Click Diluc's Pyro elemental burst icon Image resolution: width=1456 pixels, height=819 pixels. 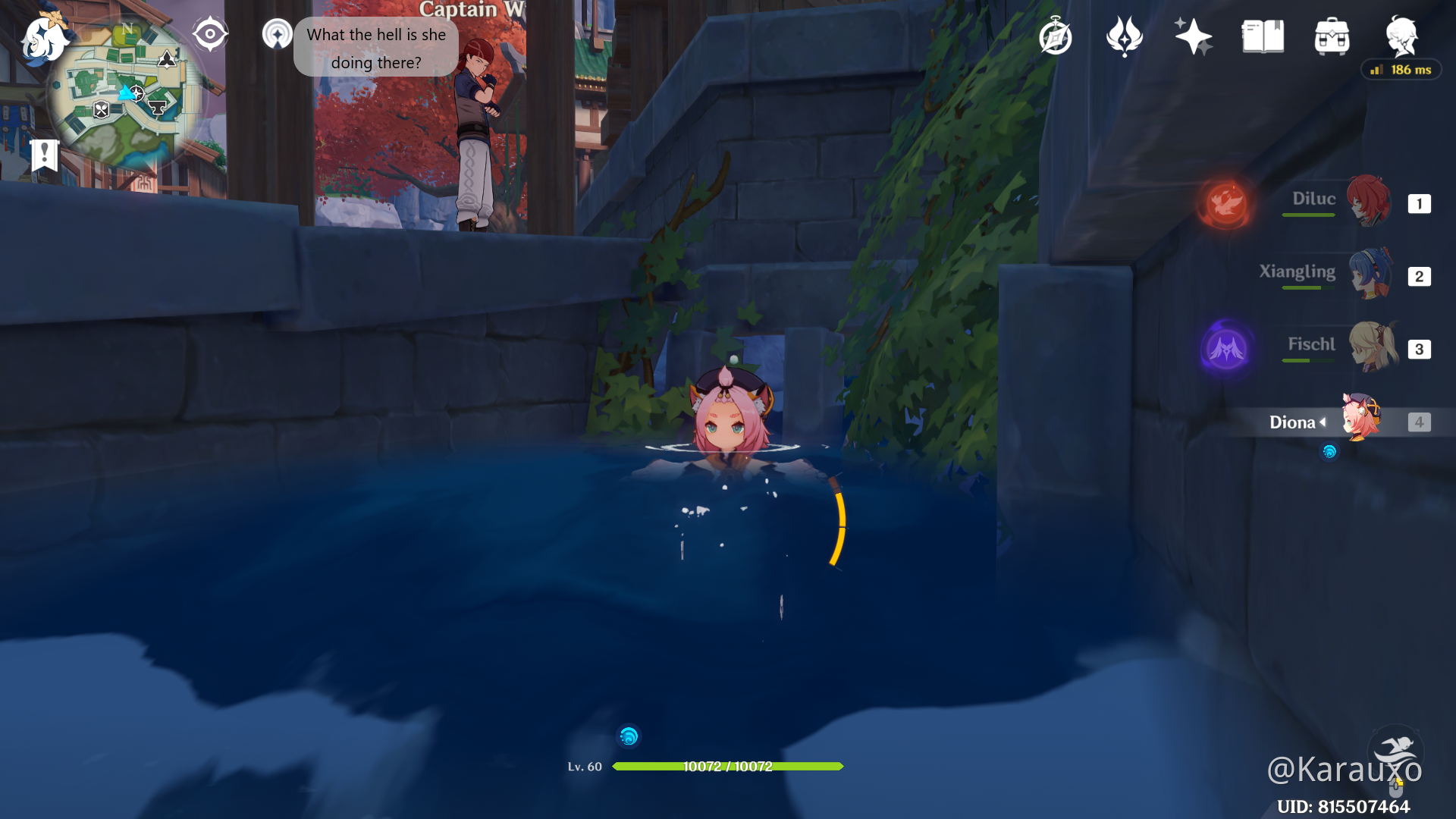tap(1225, 203)
